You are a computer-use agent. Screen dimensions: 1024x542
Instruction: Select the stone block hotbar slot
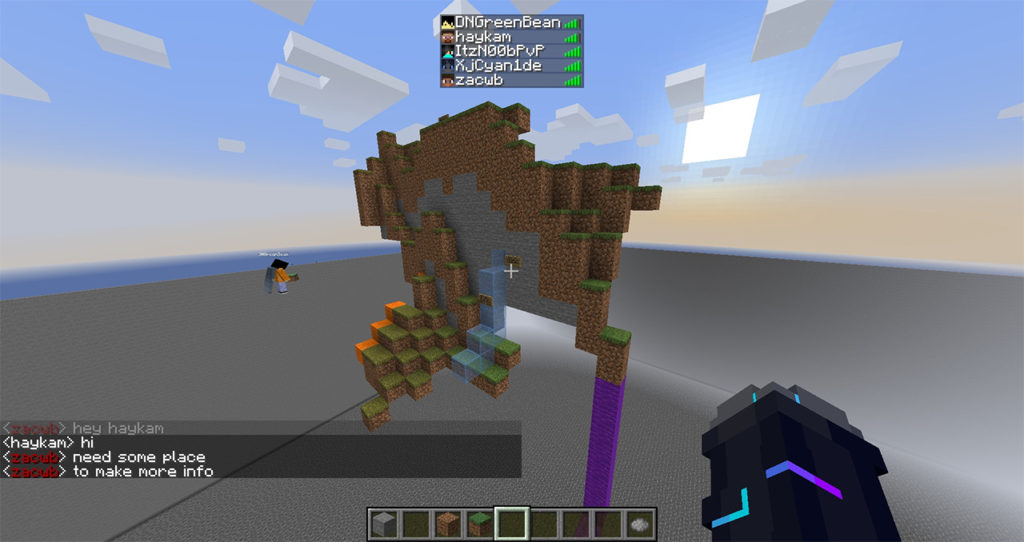click(382, 522)
